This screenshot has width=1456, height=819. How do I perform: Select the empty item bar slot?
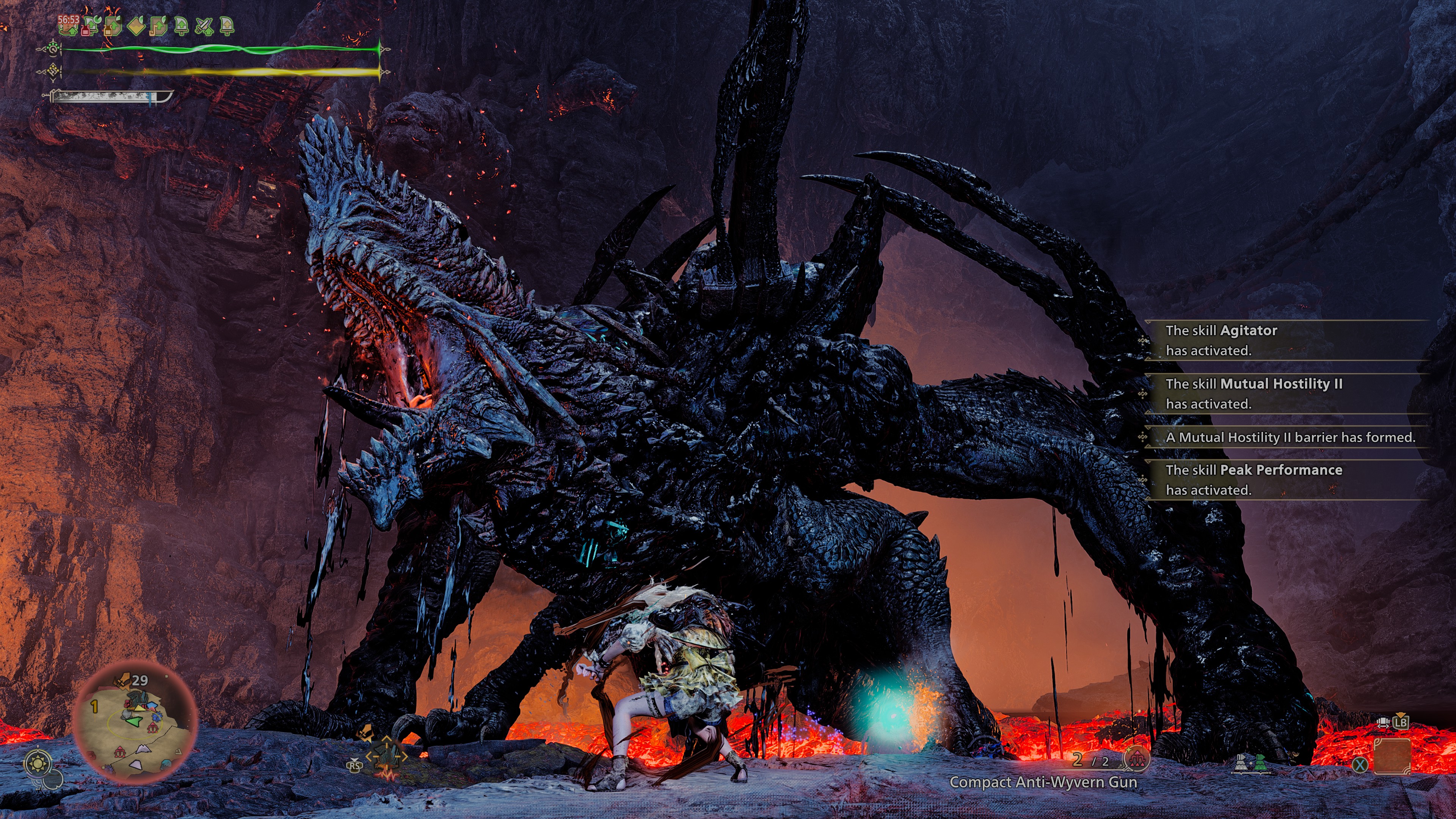tap(1392, 756)
